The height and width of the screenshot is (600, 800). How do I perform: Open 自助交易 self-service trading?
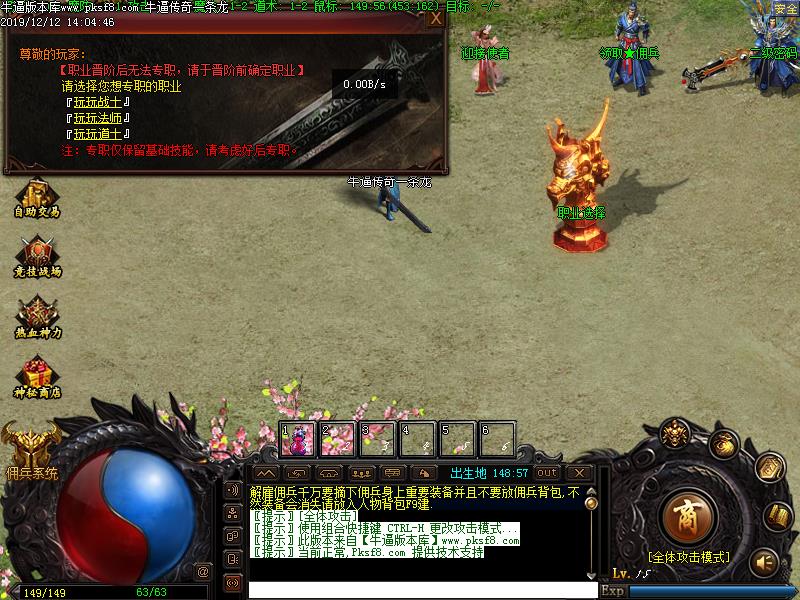pyautogui.click(x=37, y=197)
